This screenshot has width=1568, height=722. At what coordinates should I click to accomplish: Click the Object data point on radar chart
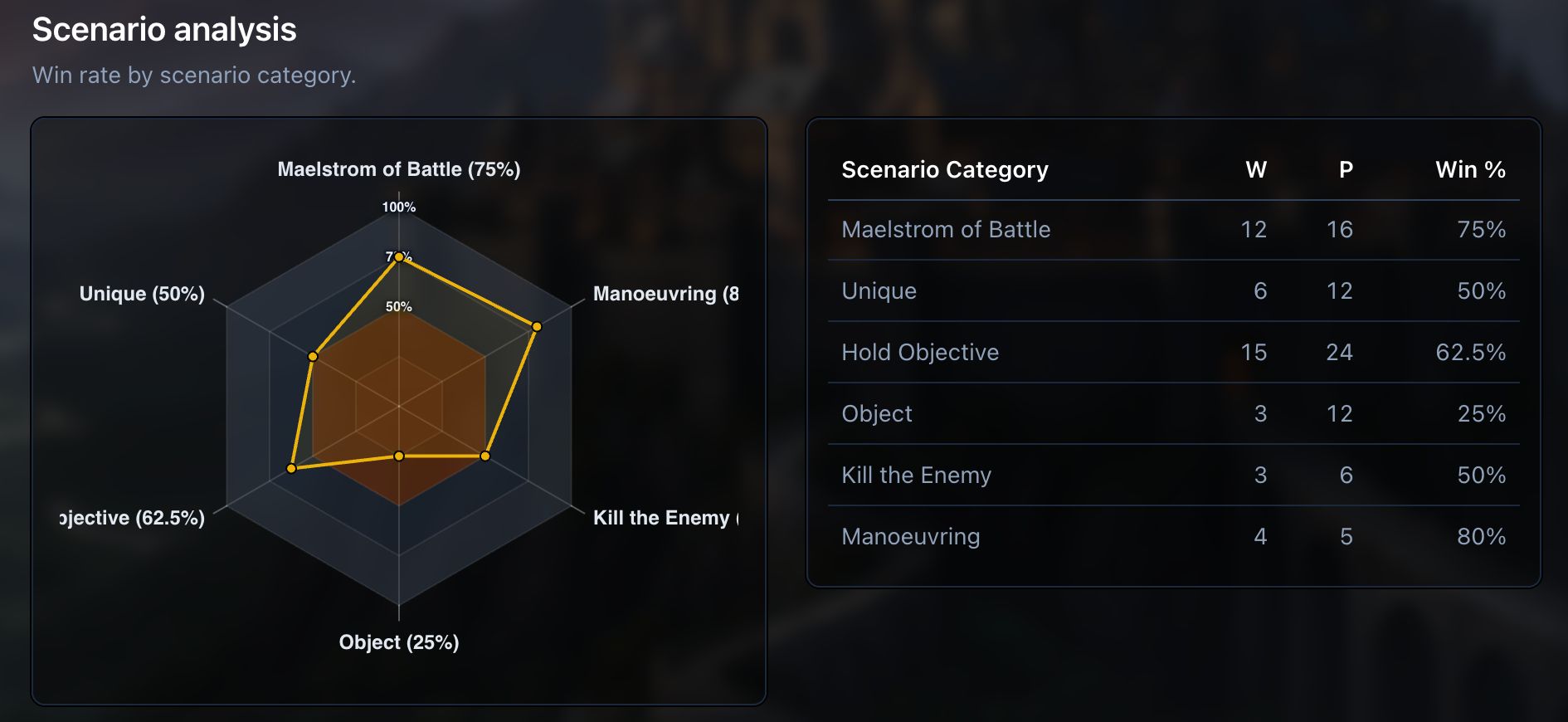click(x=399, y=456)
